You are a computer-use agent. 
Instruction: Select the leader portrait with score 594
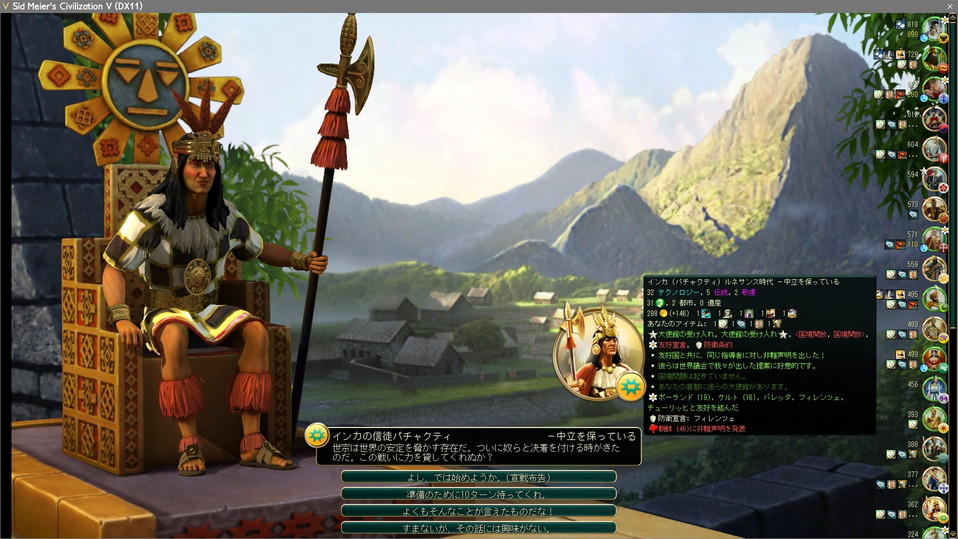(934, 179)
